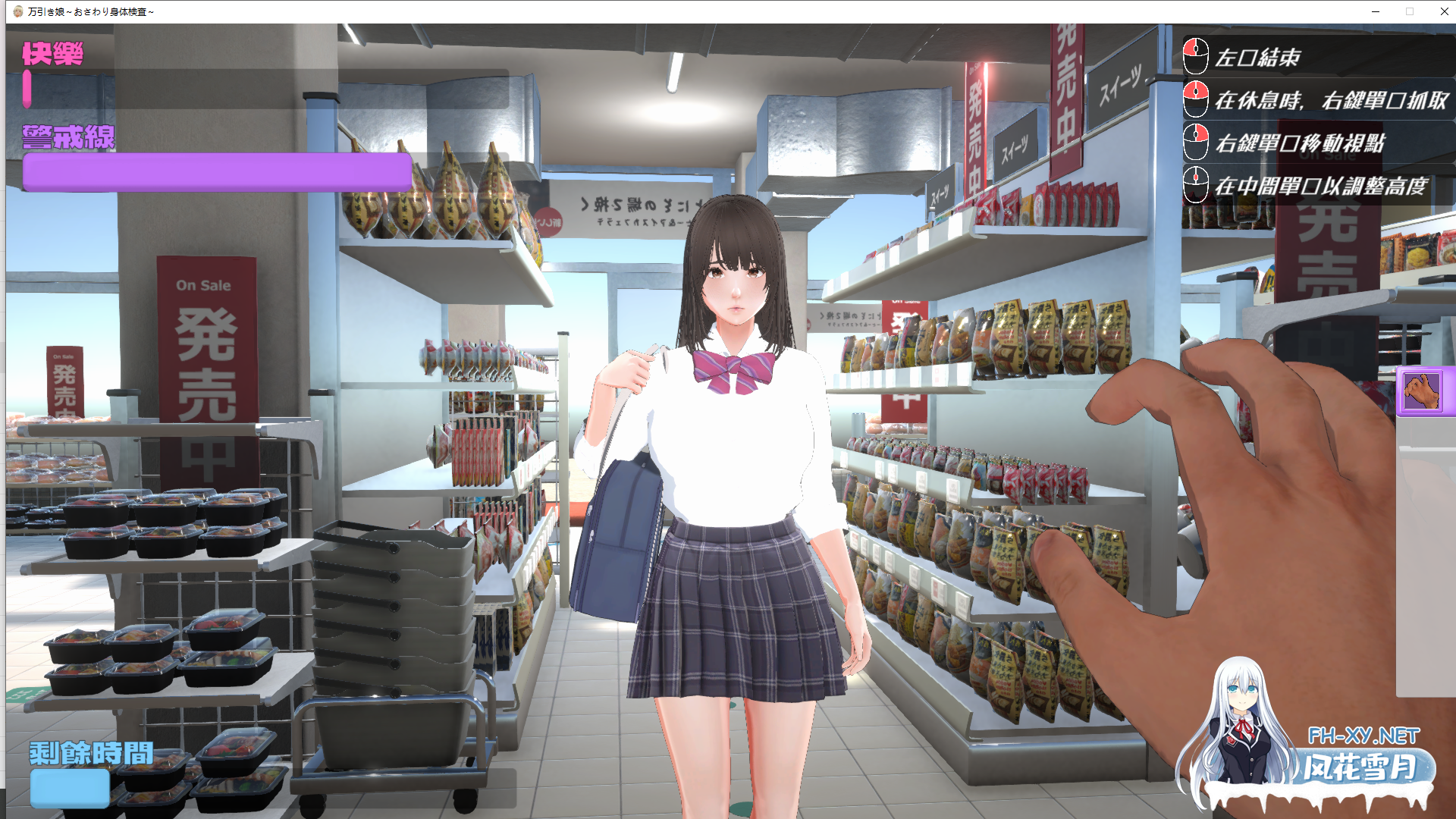
Task: Minimize the game window
Action: pos(1374,11)
